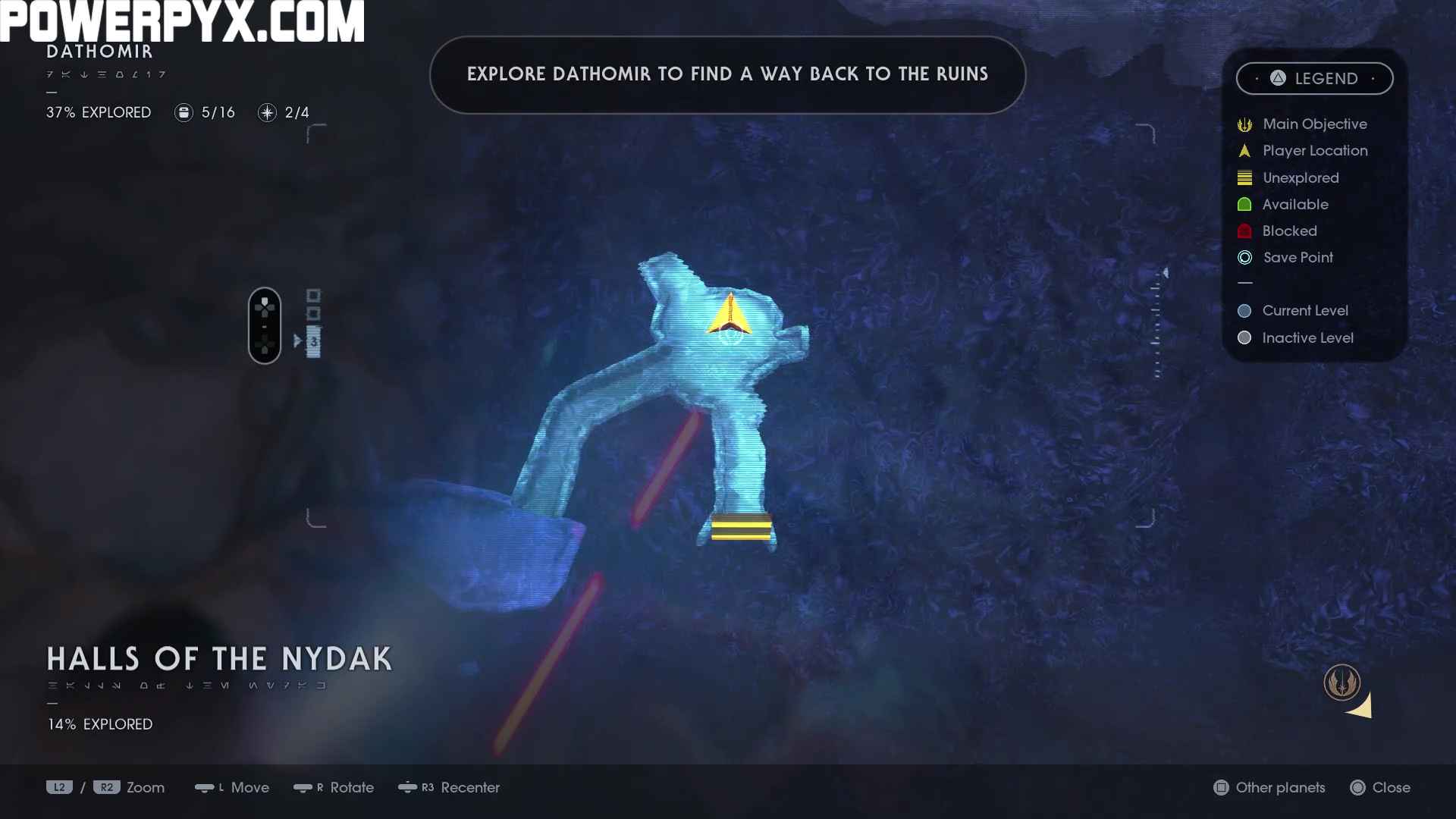Click the Recenter map control

pos(449,788)
